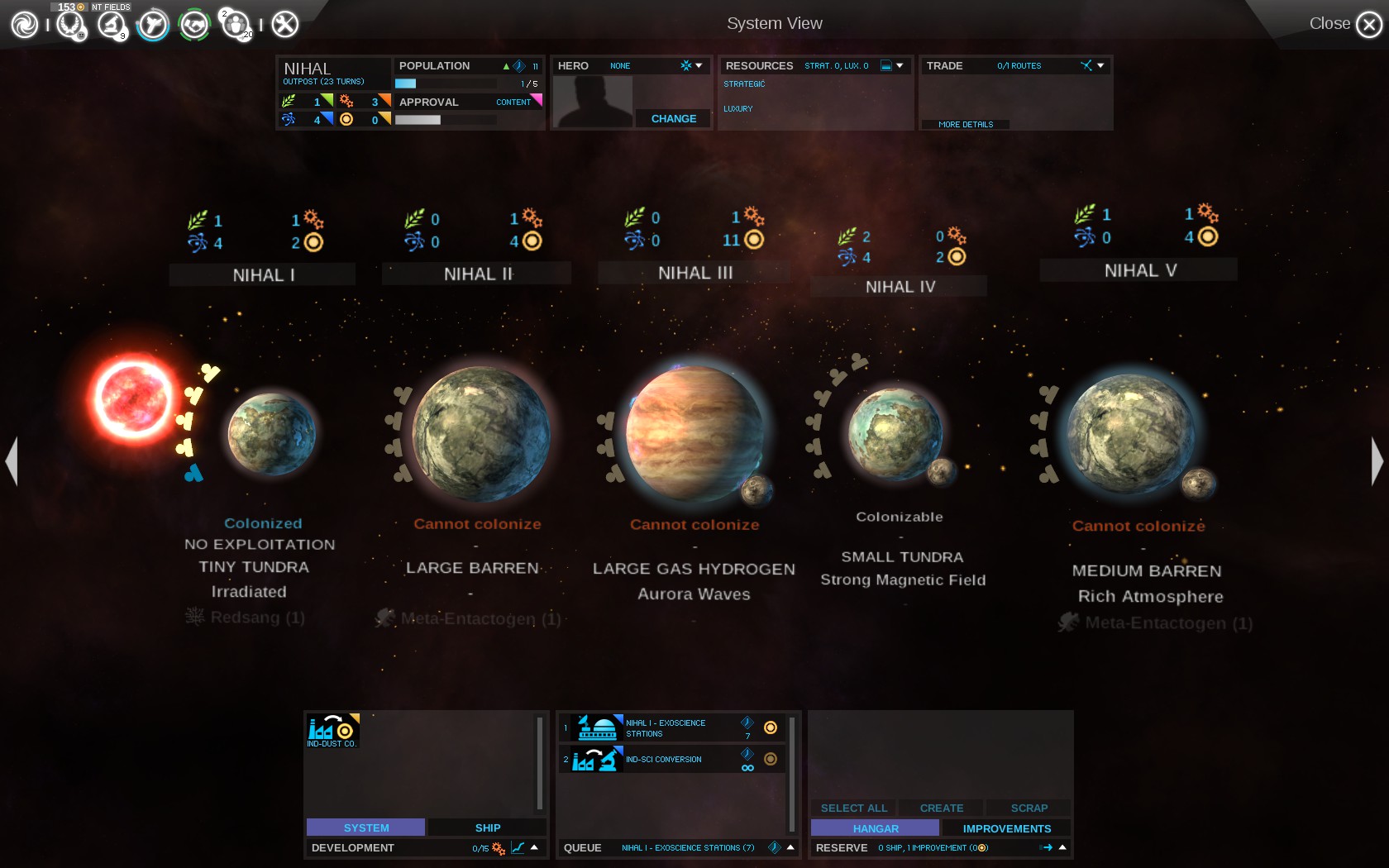
Task: Go to the previous star system
Action: [12, 460]
